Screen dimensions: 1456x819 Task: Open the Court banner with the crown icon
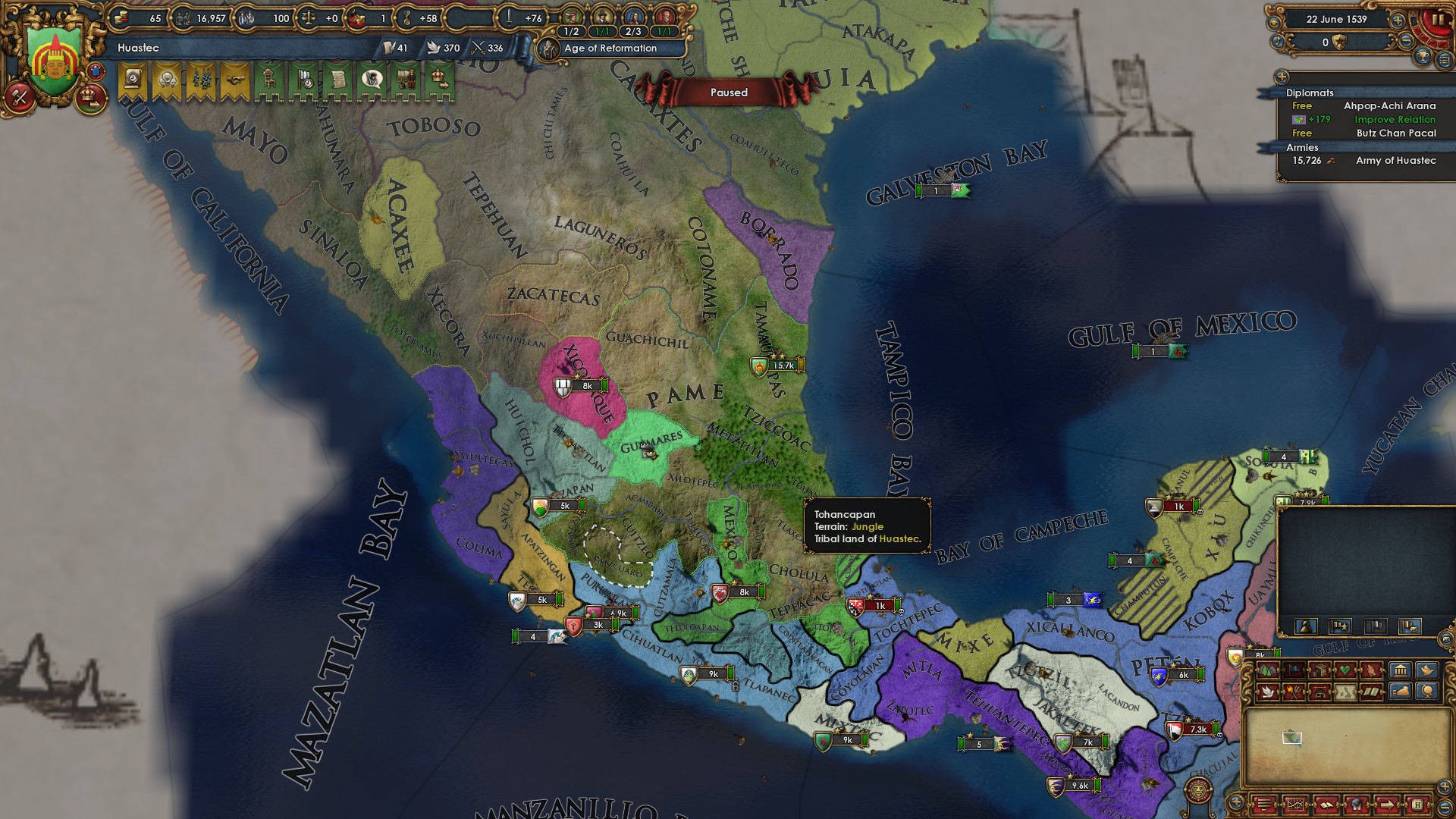(439, 80)
